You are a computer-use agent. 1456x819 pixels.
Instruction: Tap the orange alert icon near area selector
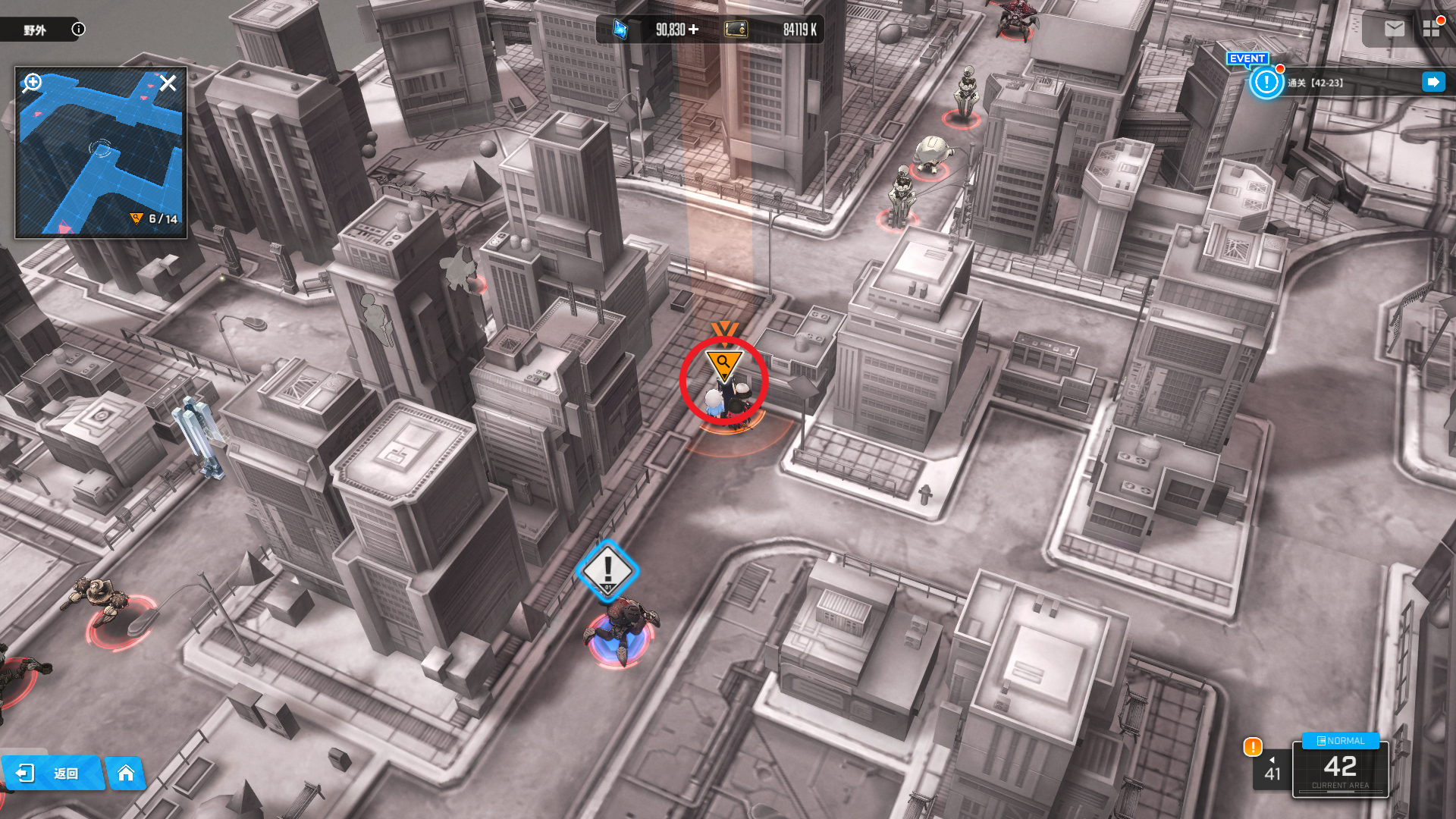[1253, 747]
